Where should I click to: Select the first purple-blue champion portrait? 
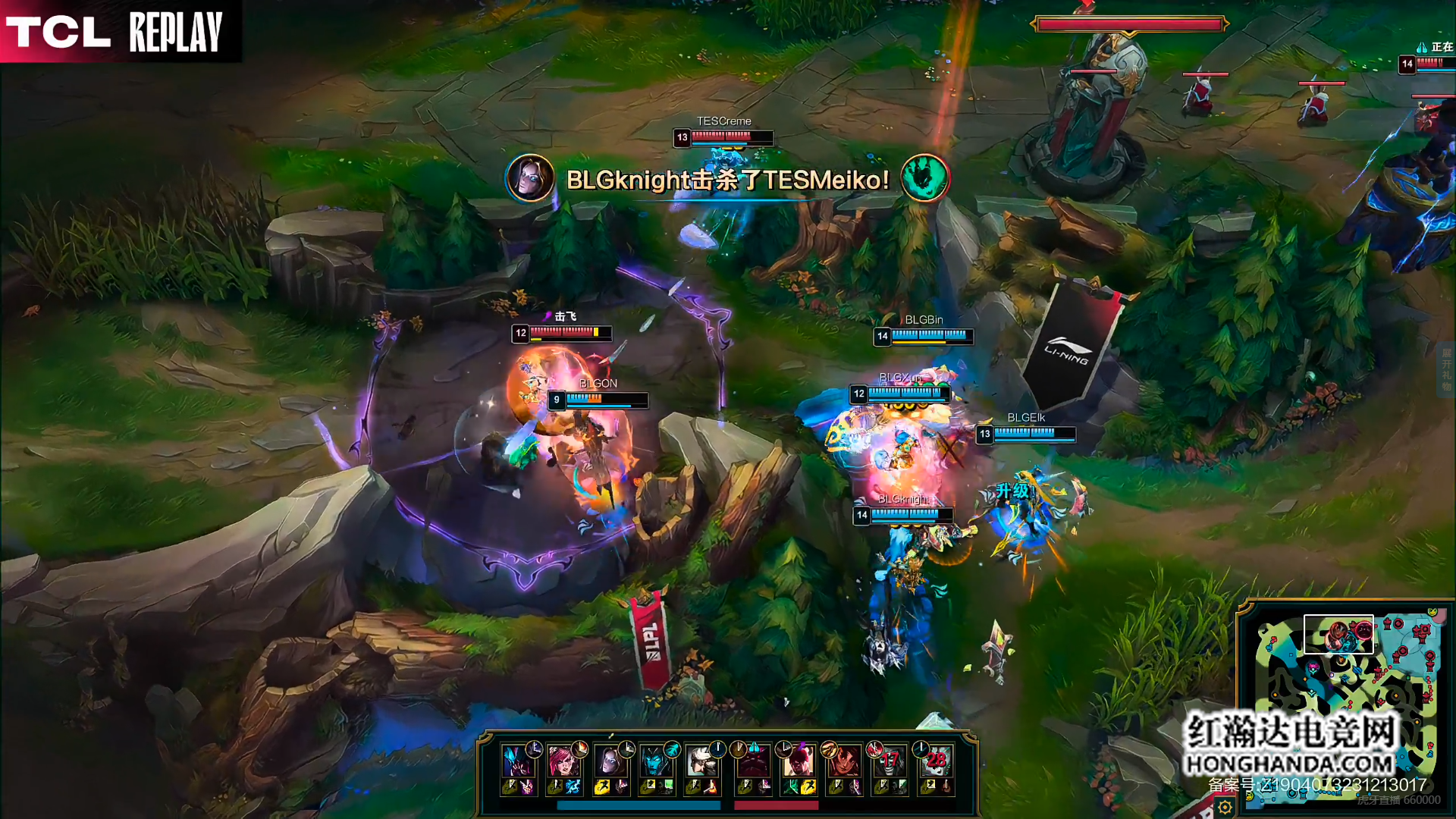point(517,761)
